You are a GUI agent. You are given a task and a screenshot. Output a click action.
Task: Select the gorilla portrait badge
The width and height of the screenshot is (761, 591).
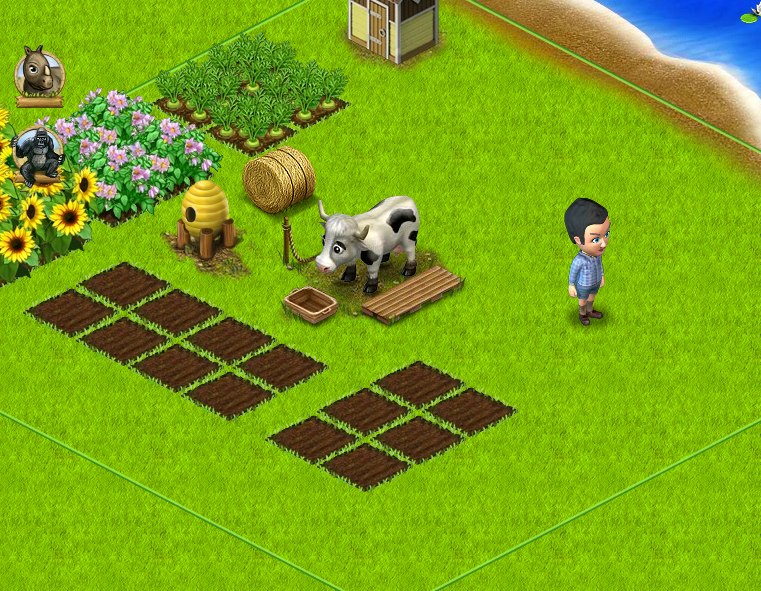pyautogui.click(x=40, y=151)
